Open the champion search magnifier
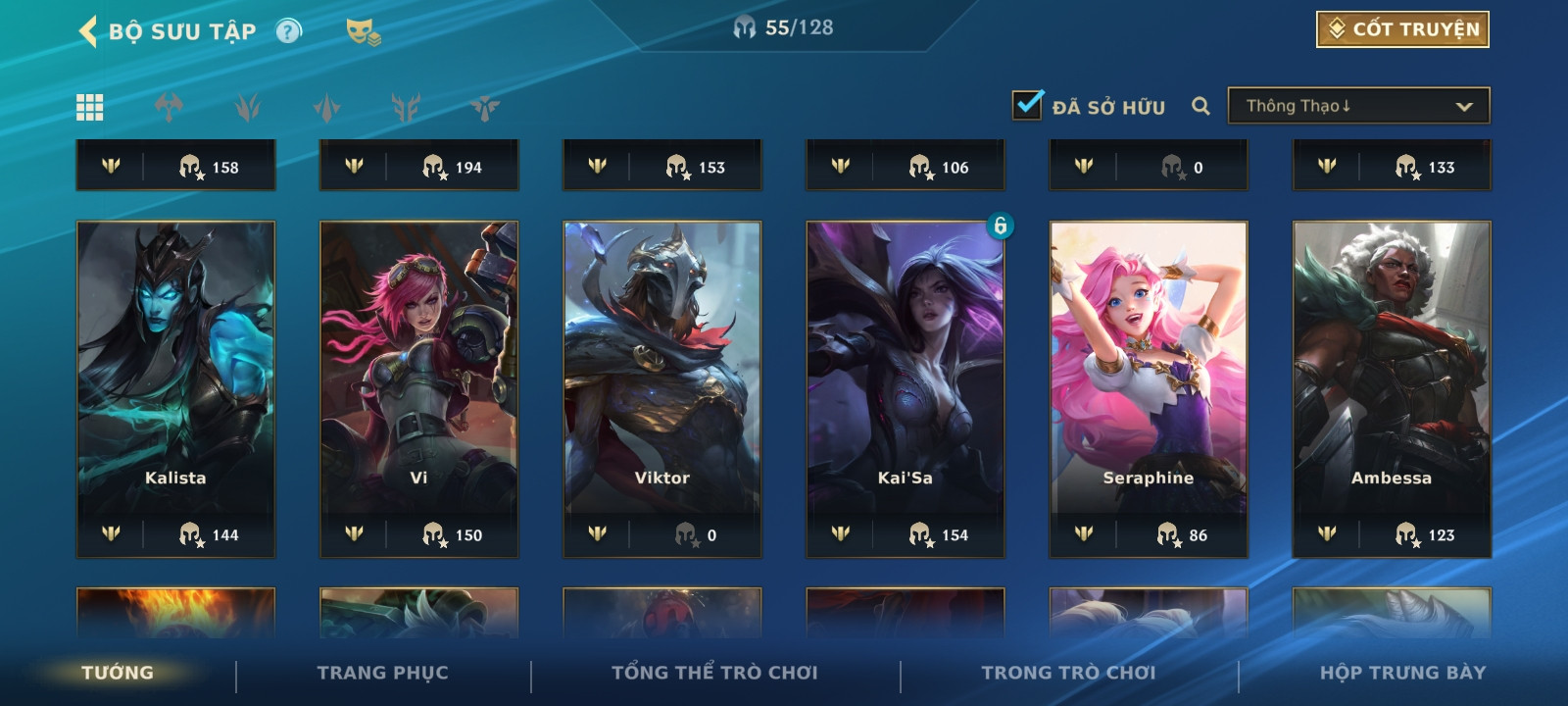Viewport: 1568px width, 706px height. click(1200, 106)
